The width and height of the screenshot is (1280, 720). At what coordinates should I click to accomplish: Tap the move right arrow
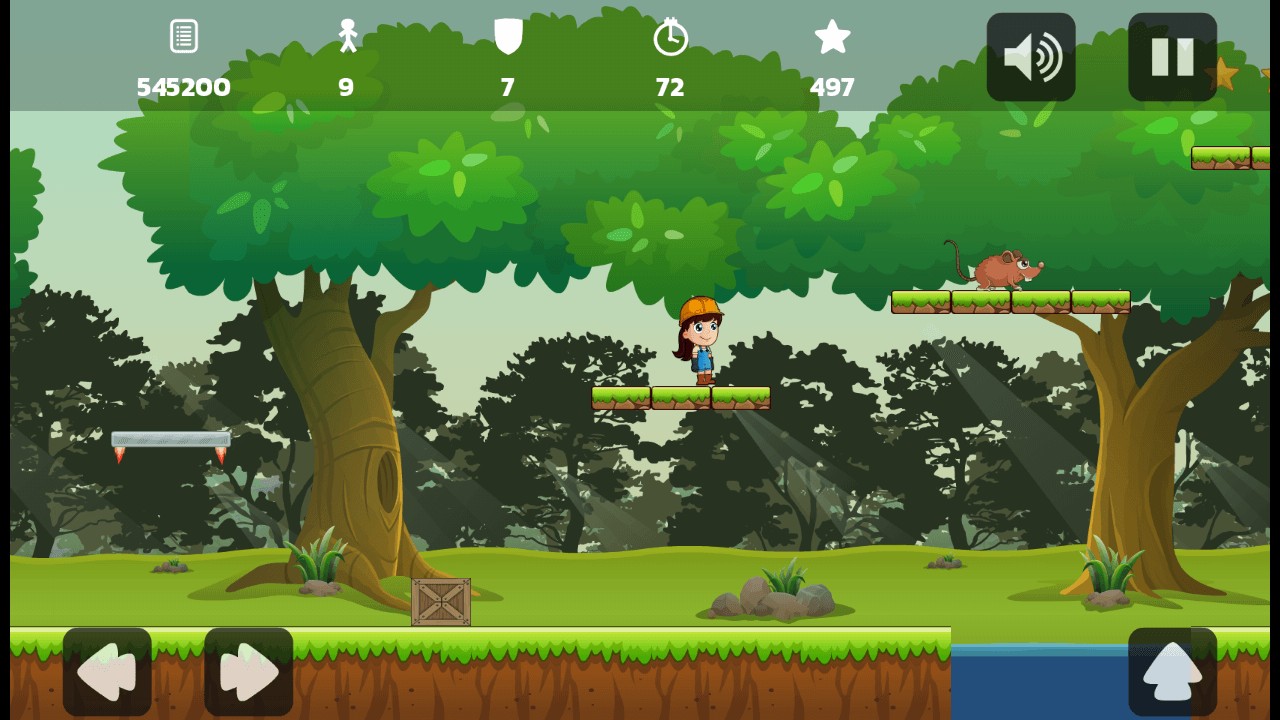[248, 672]
